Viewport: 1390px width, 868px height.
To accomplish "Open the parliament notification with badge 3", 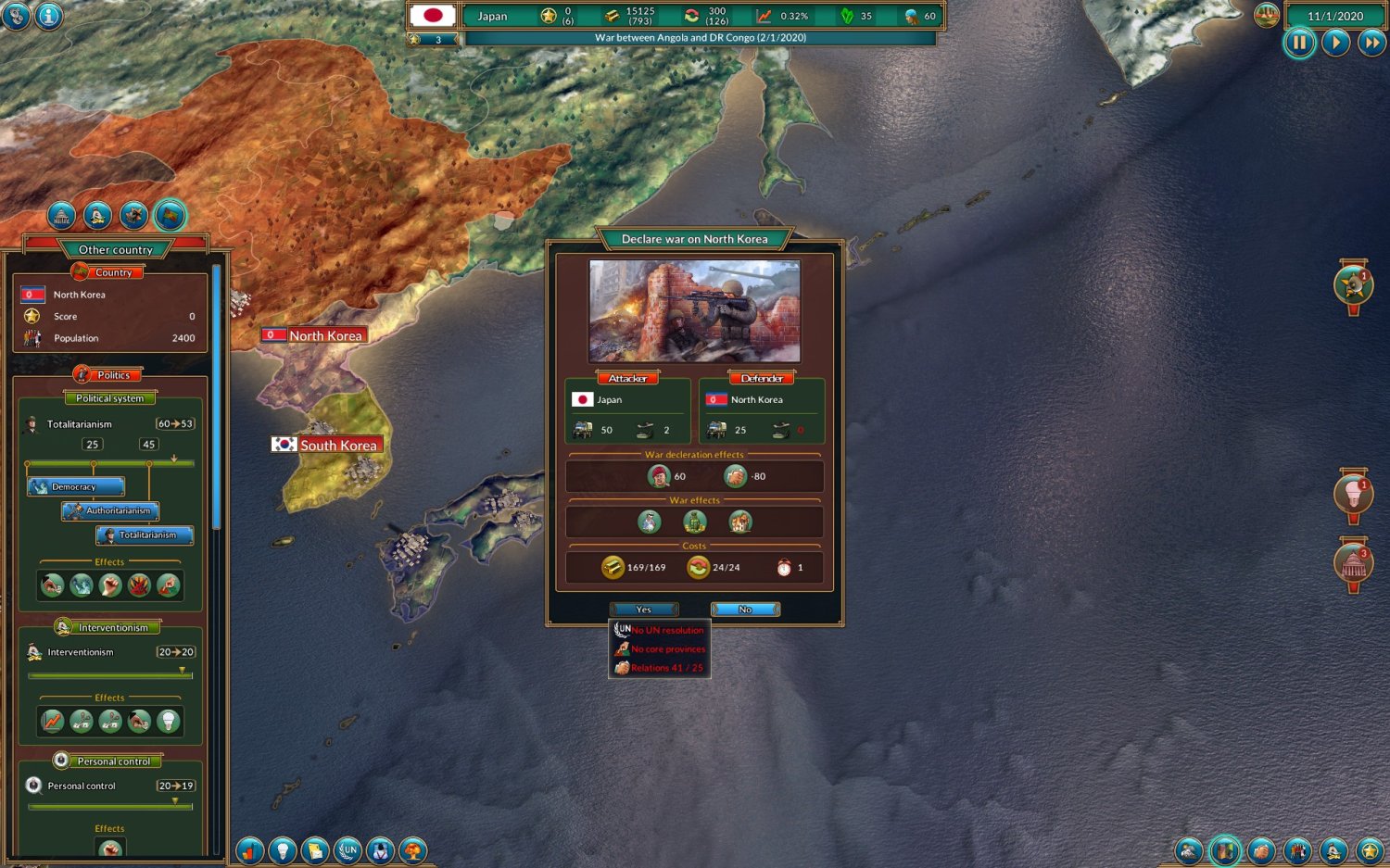I will (x=1353, y=564).
